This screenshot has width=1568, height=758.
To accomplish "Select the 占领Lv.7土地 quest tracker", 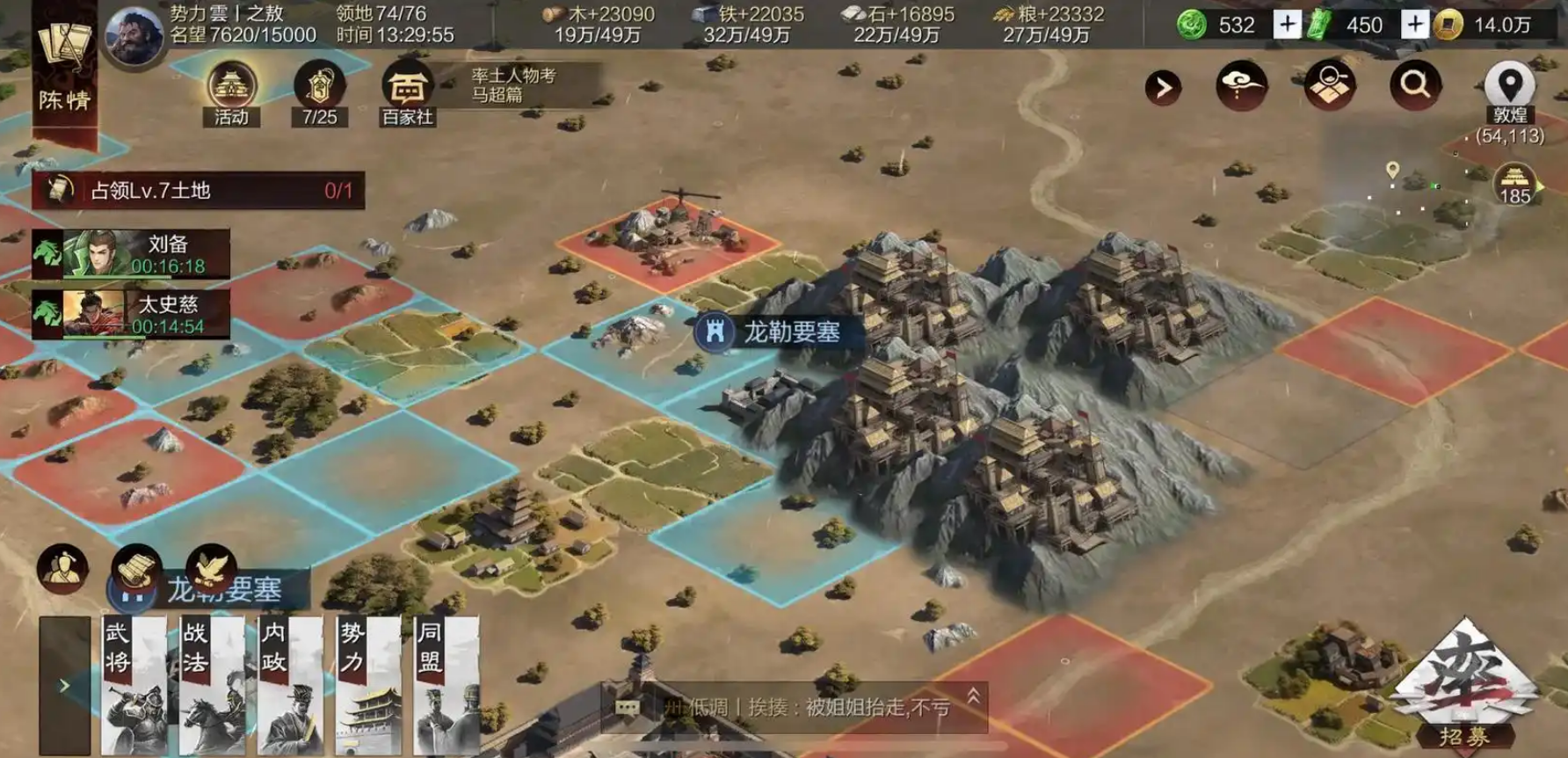I will (x=199, y=190).
